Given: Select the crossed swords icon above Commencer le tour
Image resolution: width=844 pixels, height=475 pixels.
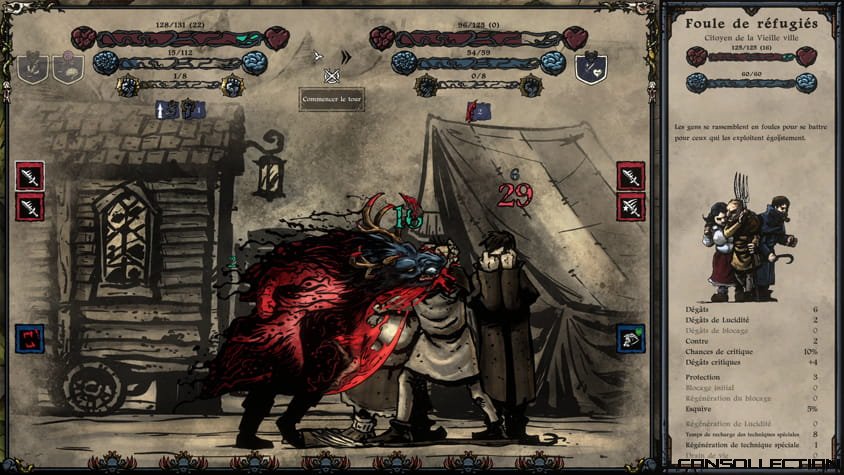Looking at the screenshot, I should click(x=332, y=75).
